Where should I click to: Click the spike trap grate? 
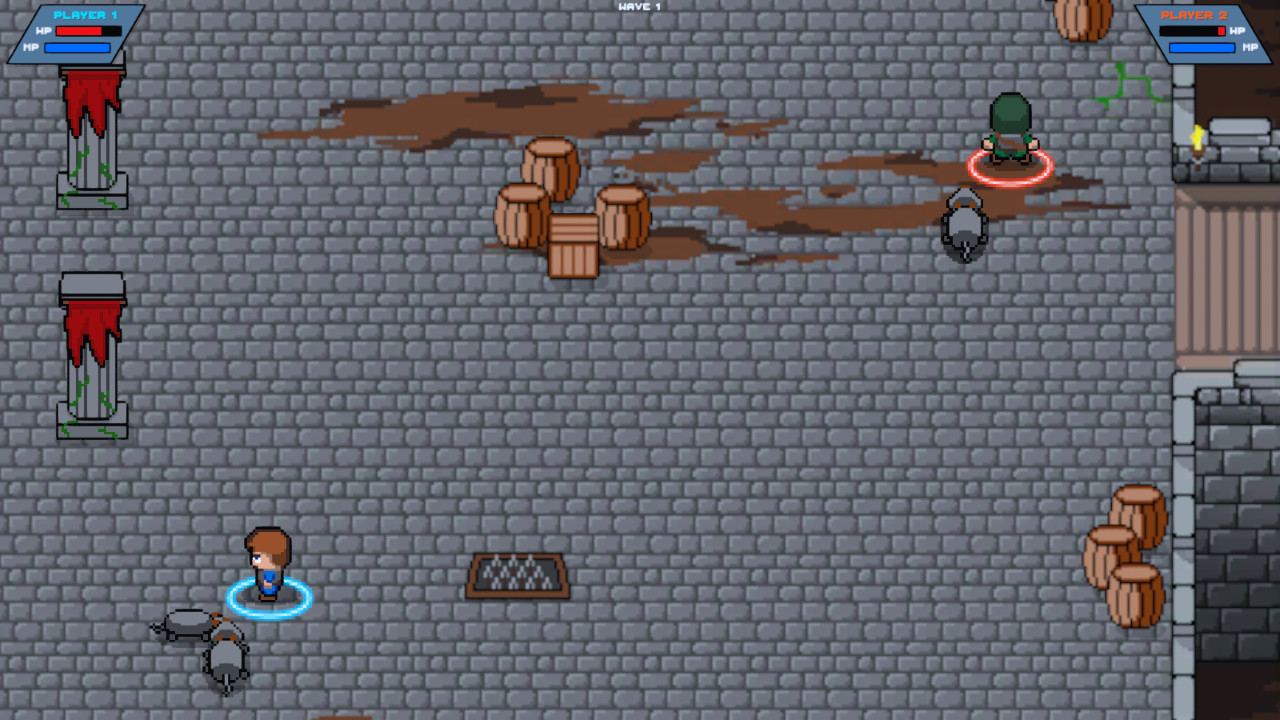[516, 573]
